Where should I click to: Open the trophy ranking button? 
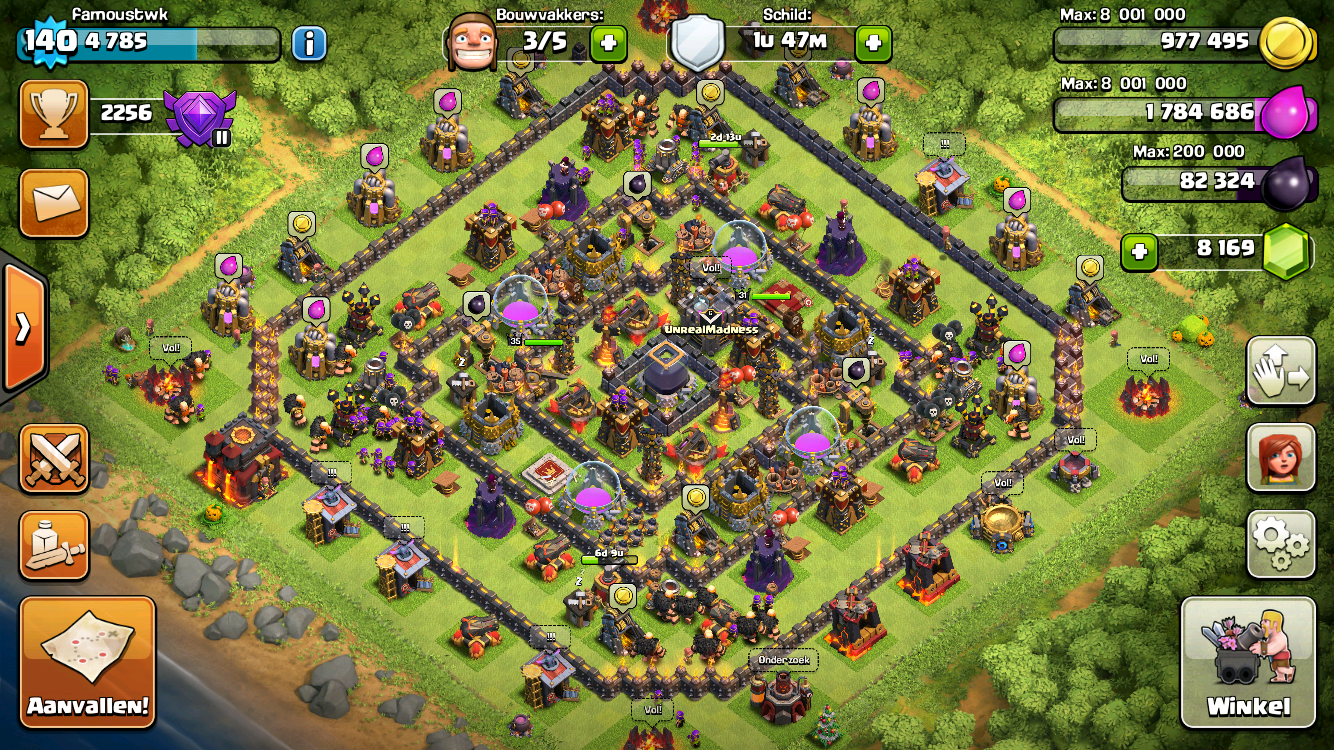tap(54, 113)
